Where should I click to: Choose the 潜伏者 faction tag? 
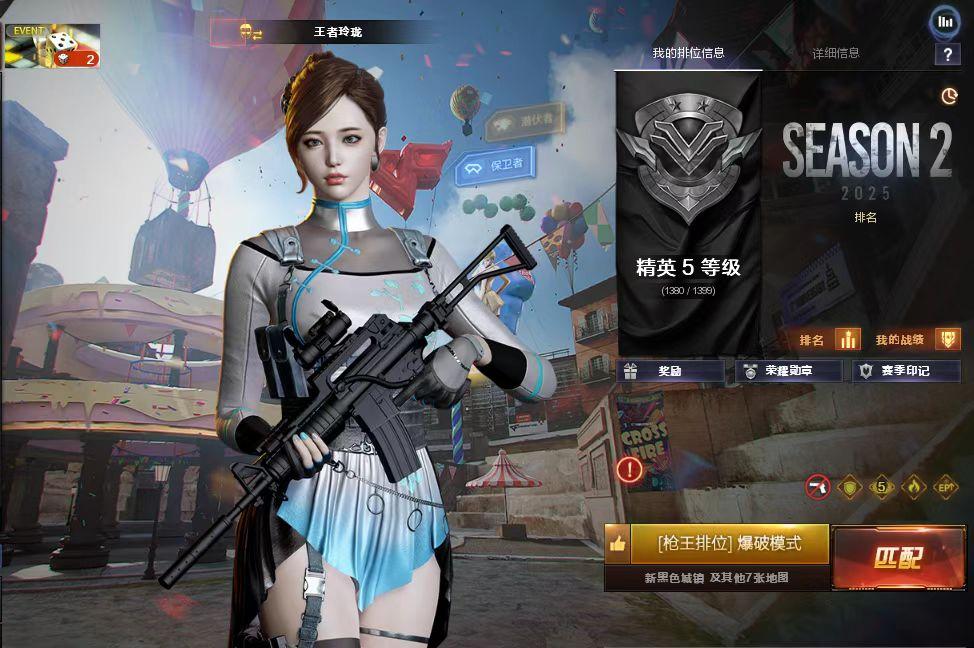point(526,122)
